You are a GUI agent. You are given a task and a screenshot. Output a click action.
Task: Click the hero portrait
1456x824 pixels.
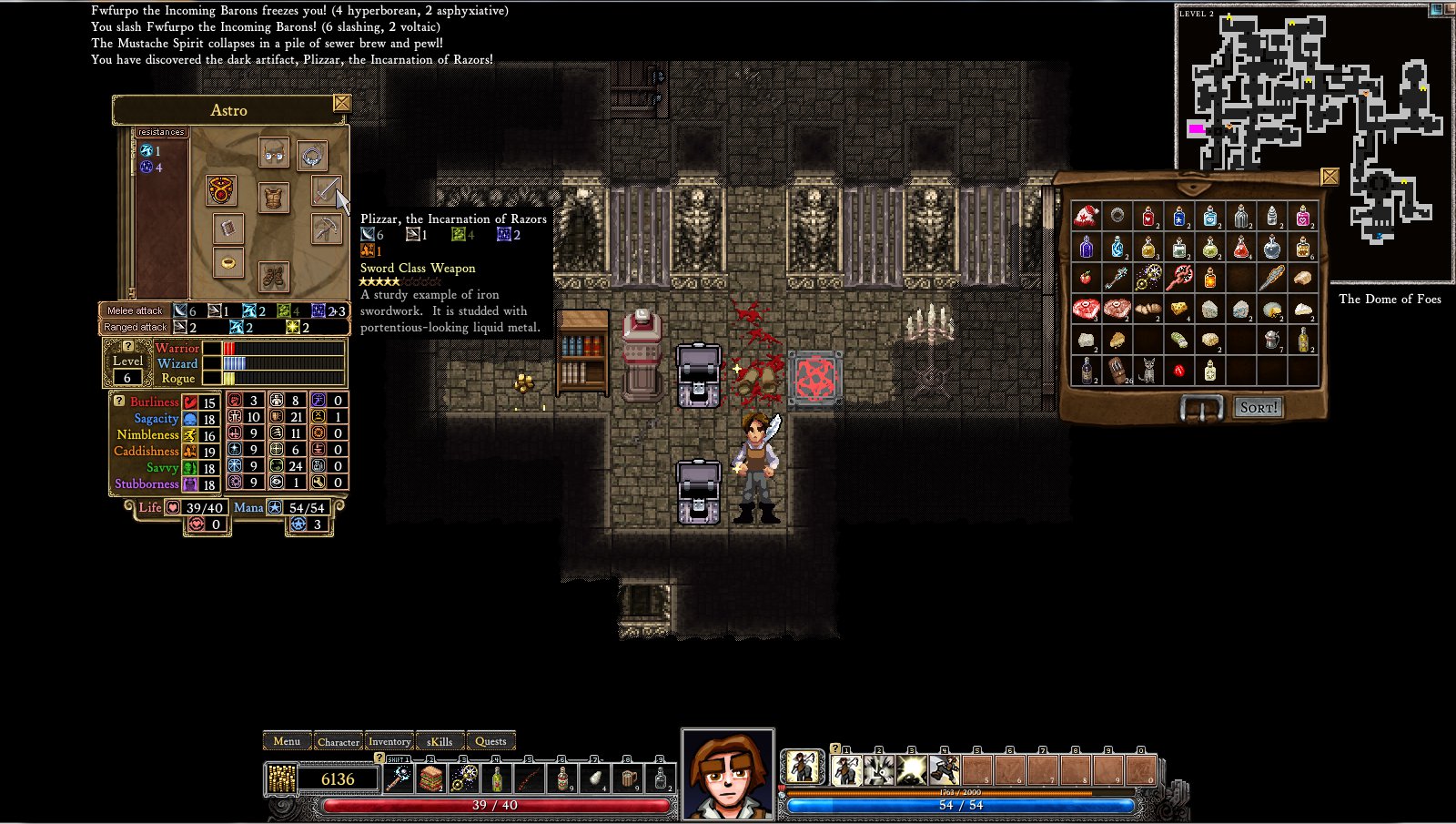pyautogui.click(x=728, y=775)
